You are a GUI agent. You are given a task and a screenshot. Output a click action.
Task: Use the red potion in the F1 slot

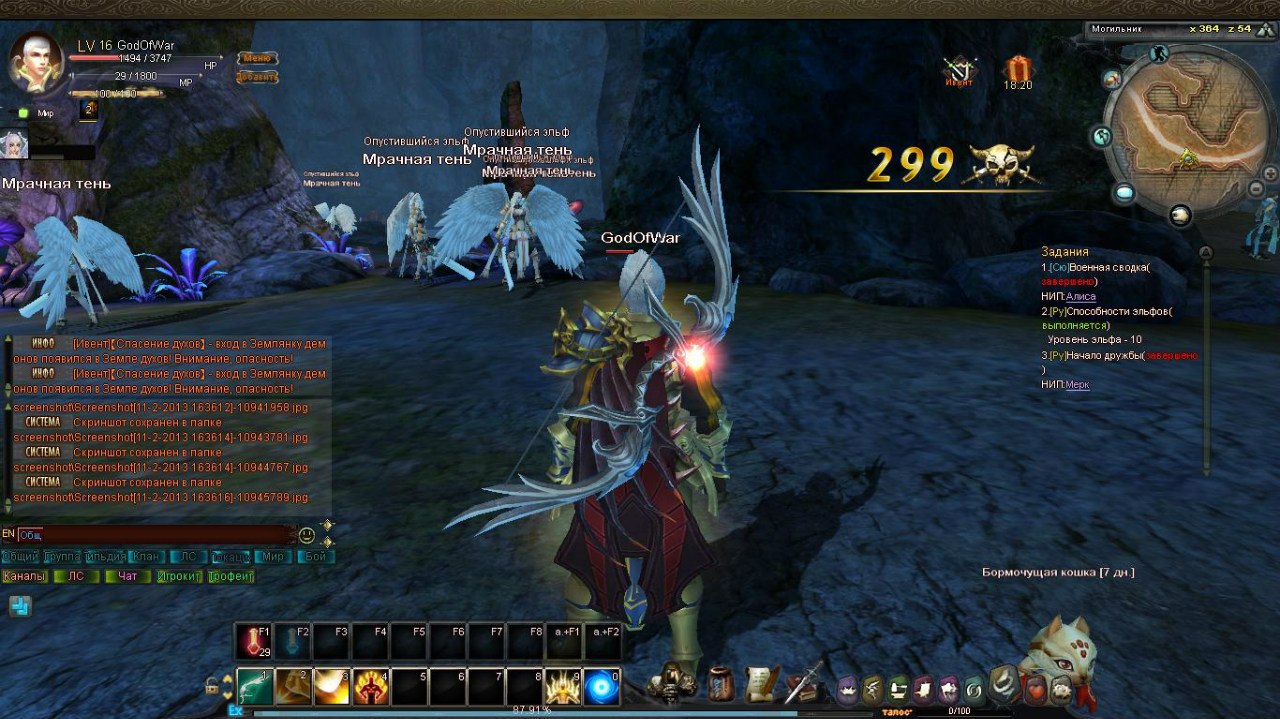point(253,642)
